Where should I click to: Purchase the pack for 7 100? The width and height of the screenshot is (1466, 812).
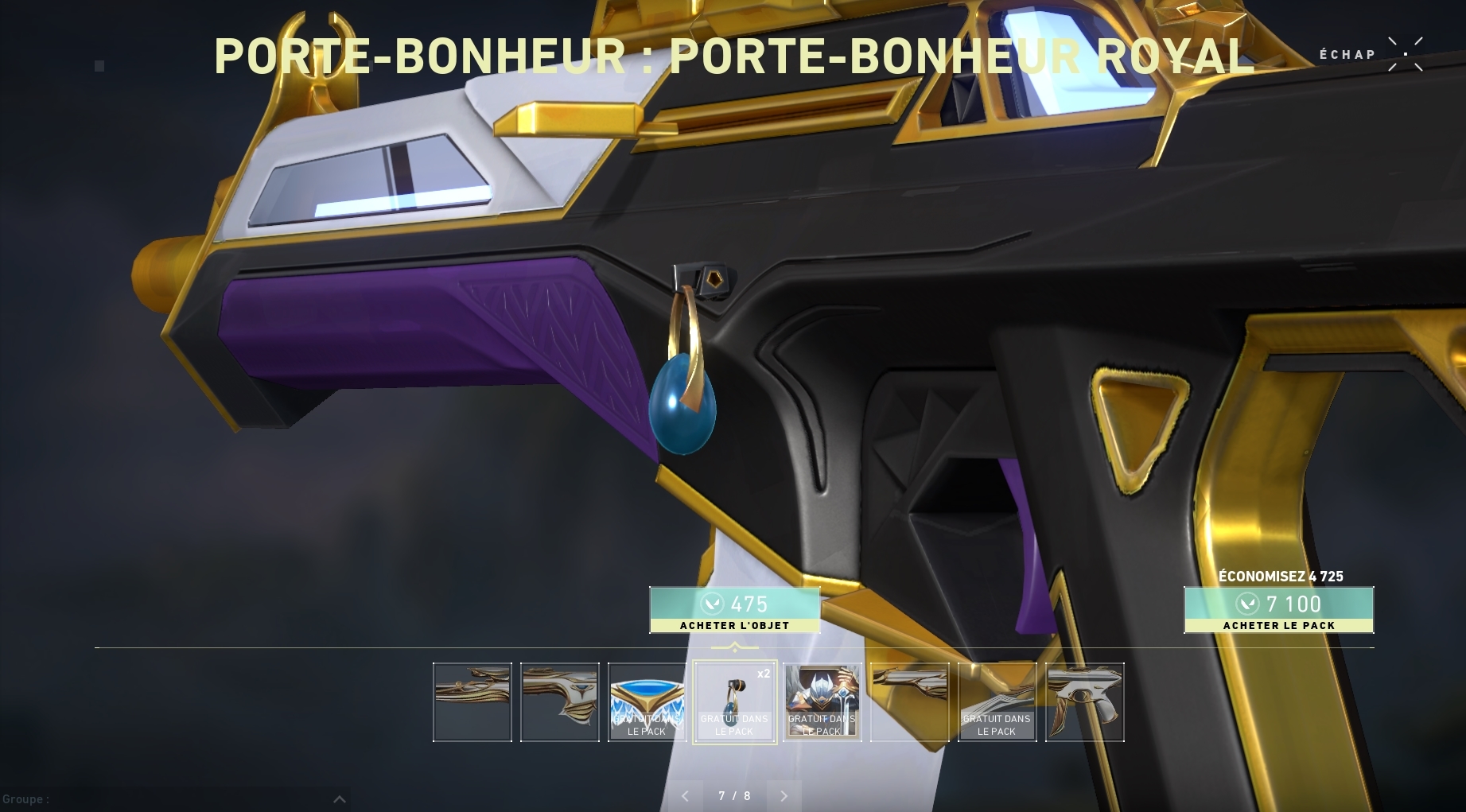tap(1278, 610)
